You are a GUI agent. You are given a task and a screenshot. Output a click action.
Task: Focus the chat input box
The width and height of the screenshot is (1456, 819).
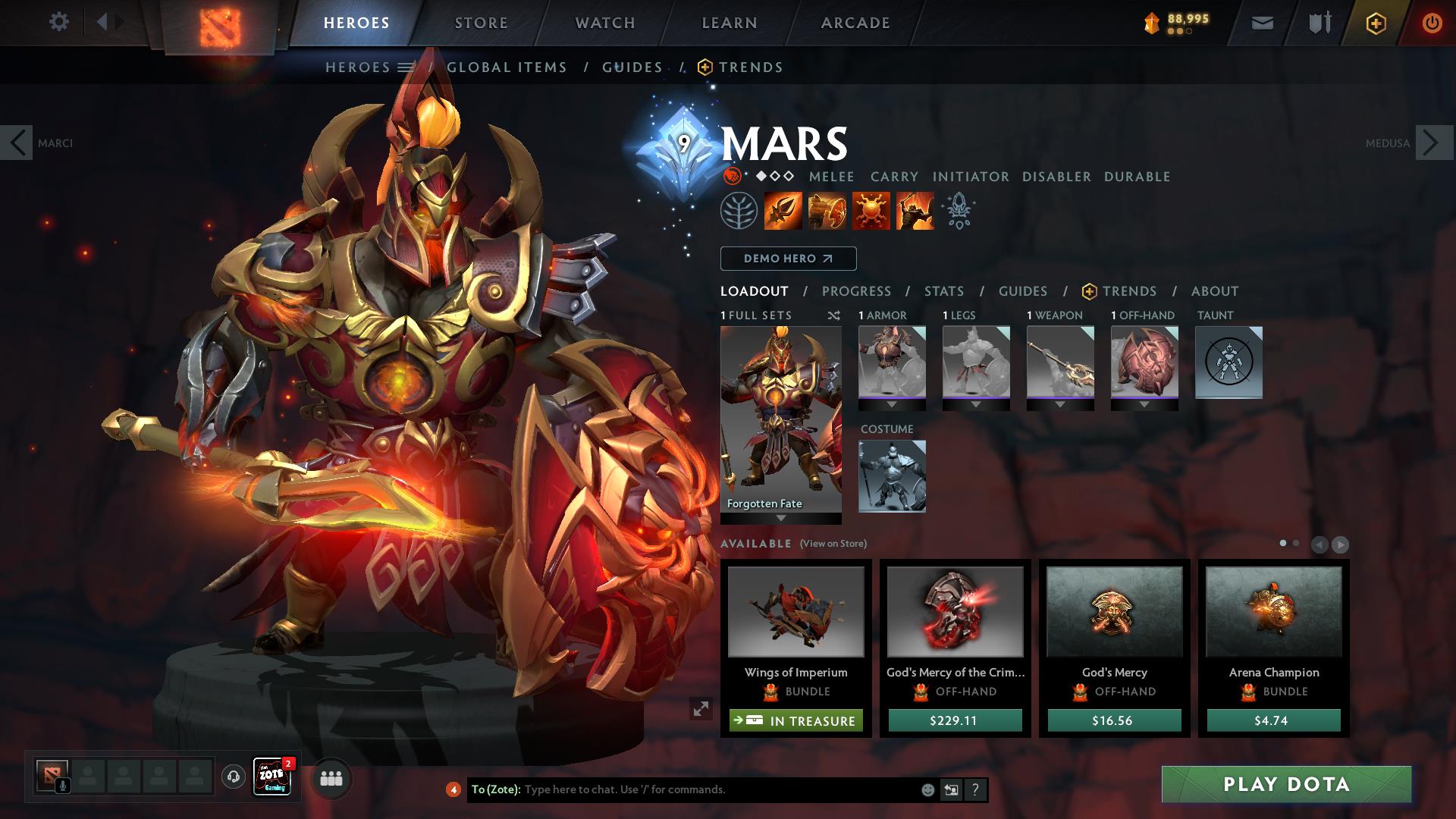coord(719,789)
